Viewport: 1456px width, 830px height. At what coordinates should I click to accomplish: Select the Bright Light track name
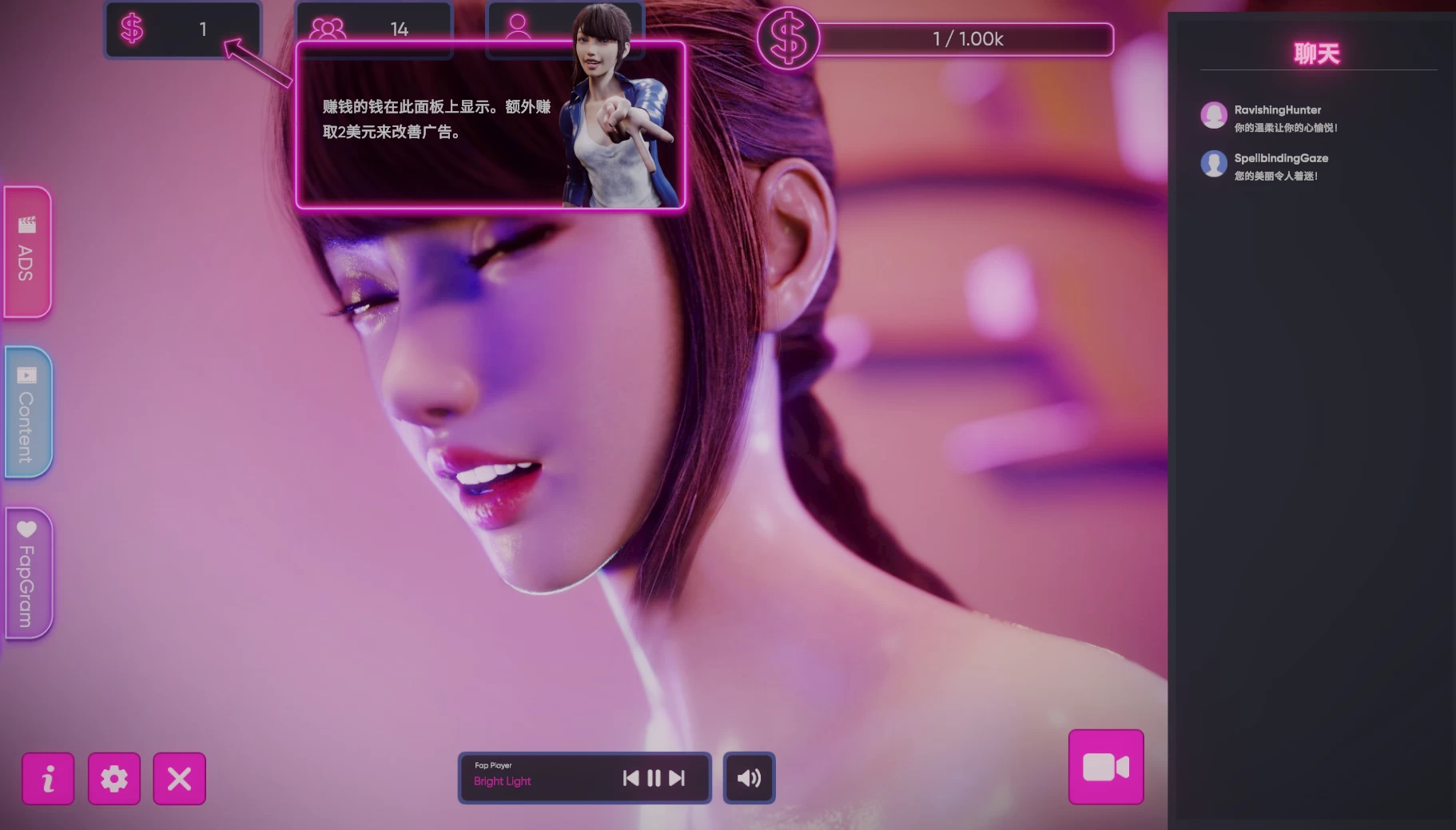point(501,780)
